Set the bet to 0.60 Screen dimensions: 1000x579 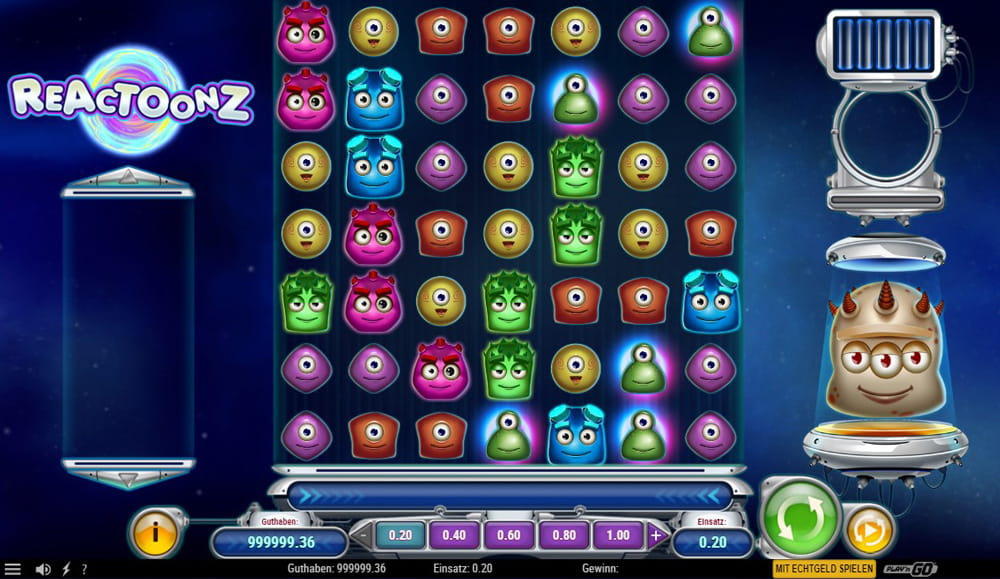[508, 535]
